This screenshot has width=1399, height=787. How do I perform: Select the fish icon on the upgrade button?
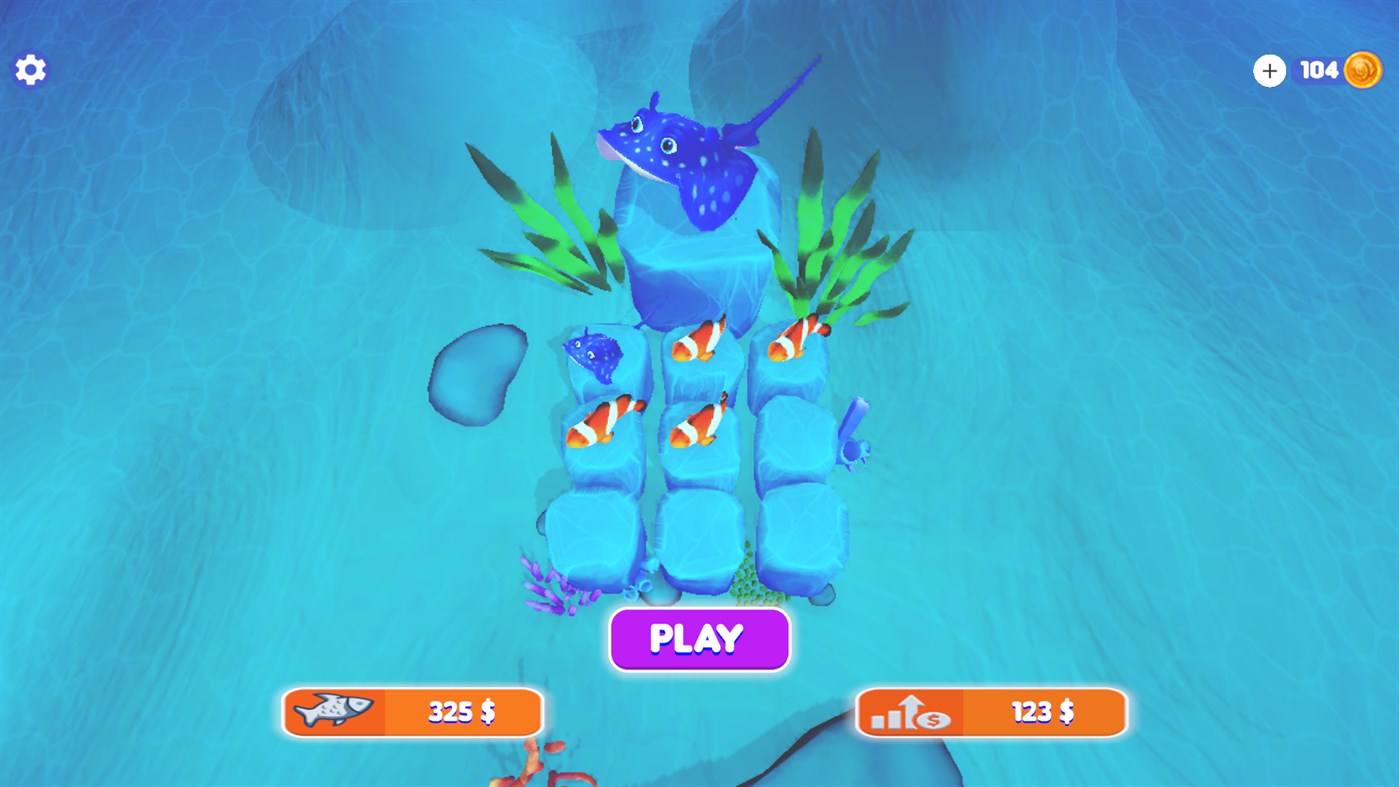click(334, 712)
